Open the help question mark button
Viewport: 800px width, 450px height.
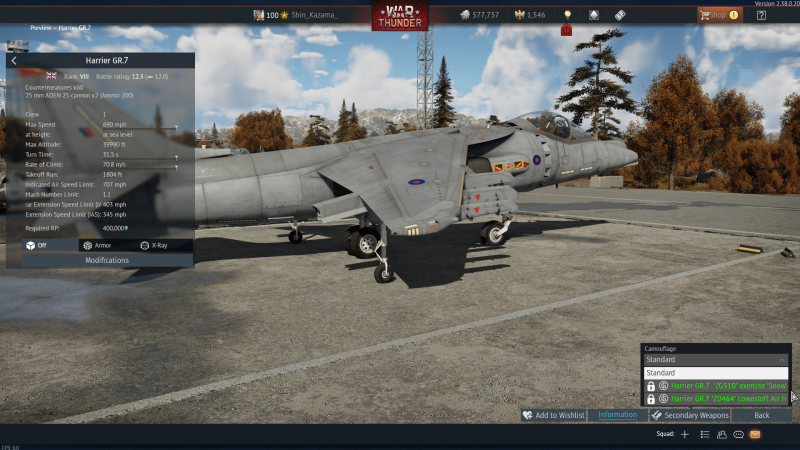point(762,15)
